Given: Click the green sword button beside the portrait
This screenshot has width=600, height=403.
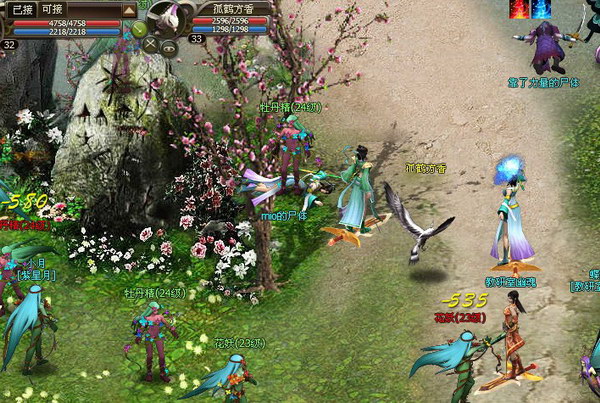Looking at the screenshot, I should [x=139, y=29].
